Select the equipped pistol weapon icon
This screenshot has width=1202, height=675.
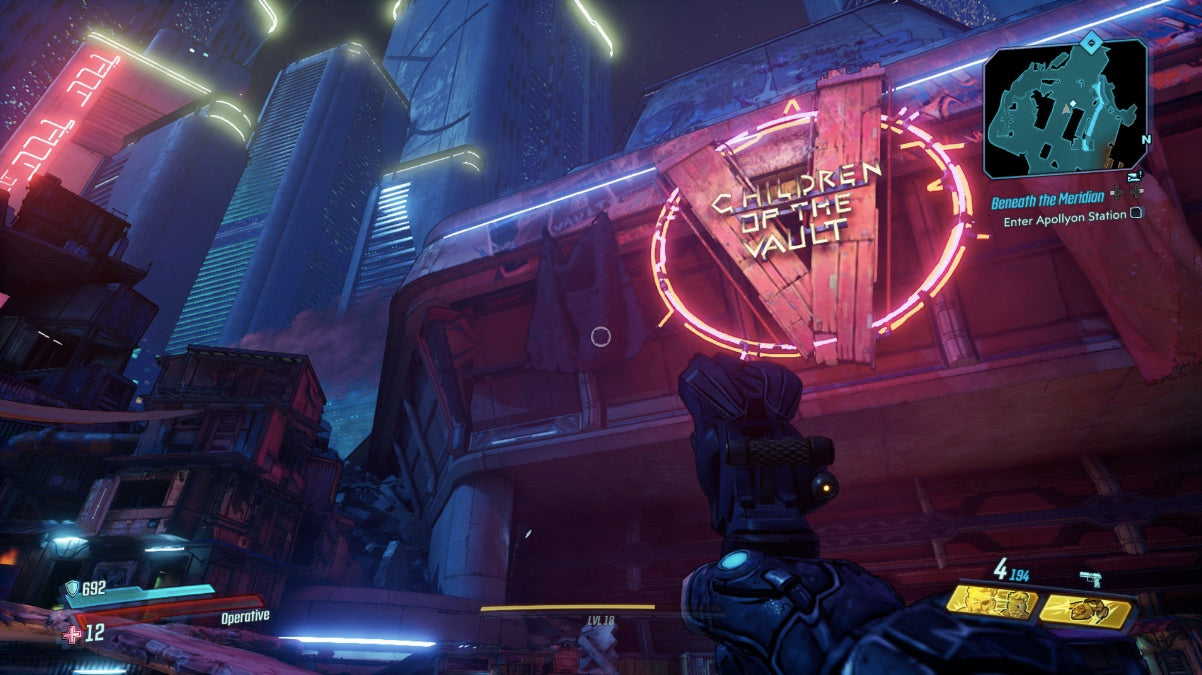coord(1090,578)
